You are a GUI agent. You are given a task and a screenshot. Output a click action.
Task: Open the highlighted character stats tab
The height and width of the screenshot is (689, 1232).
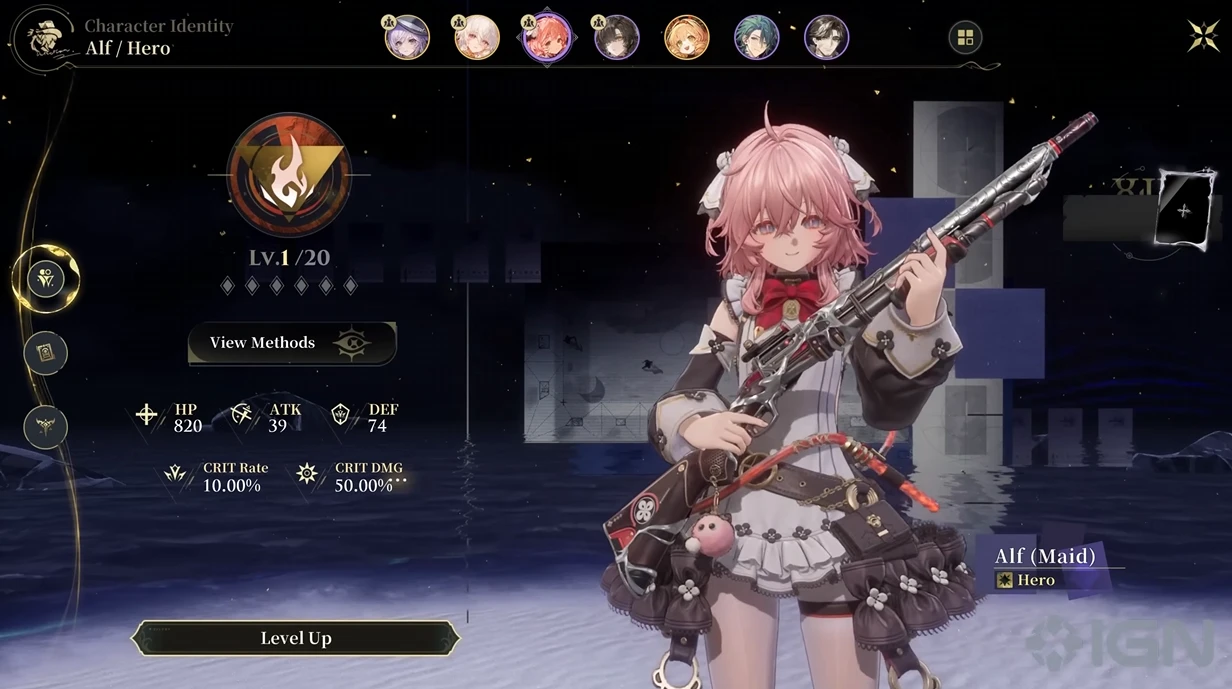click(46, 278)
